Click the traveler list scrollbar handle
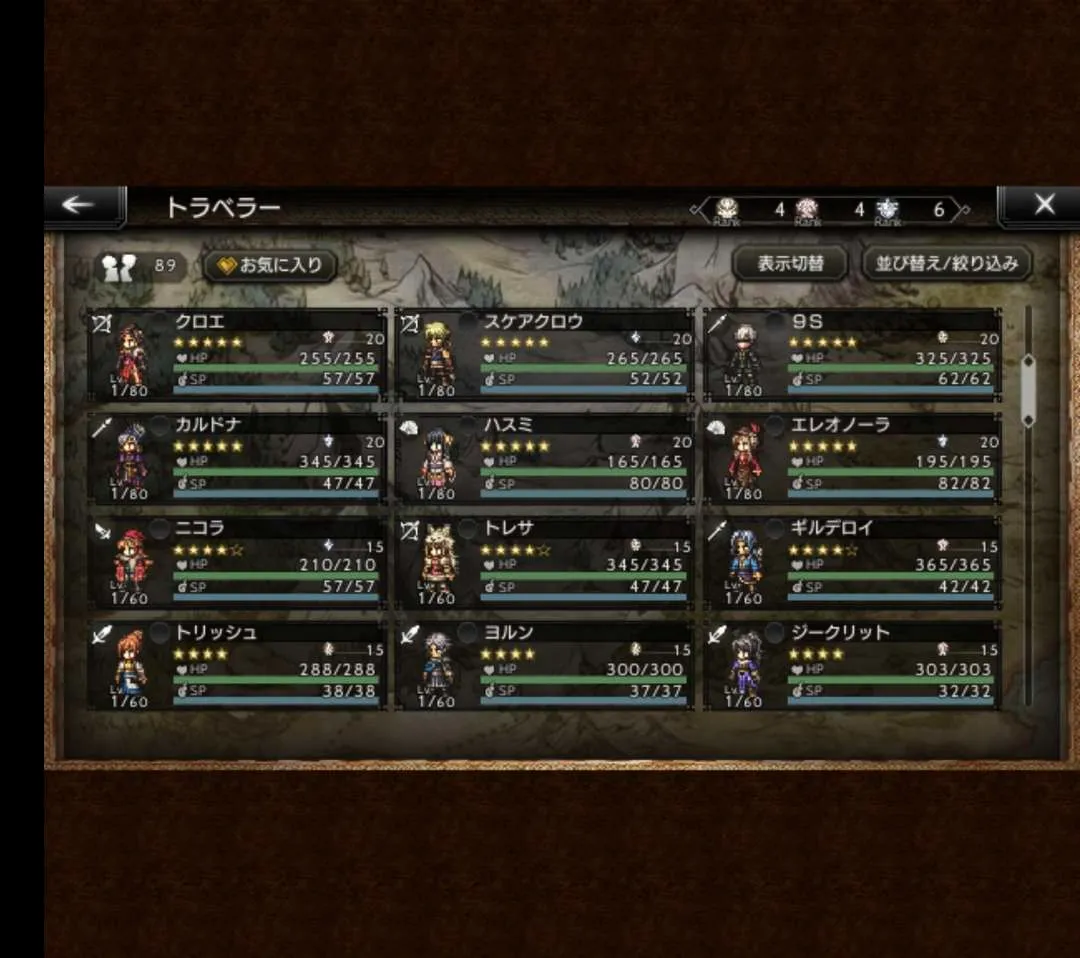The image size is (1080, 958). coord(1028,390)
